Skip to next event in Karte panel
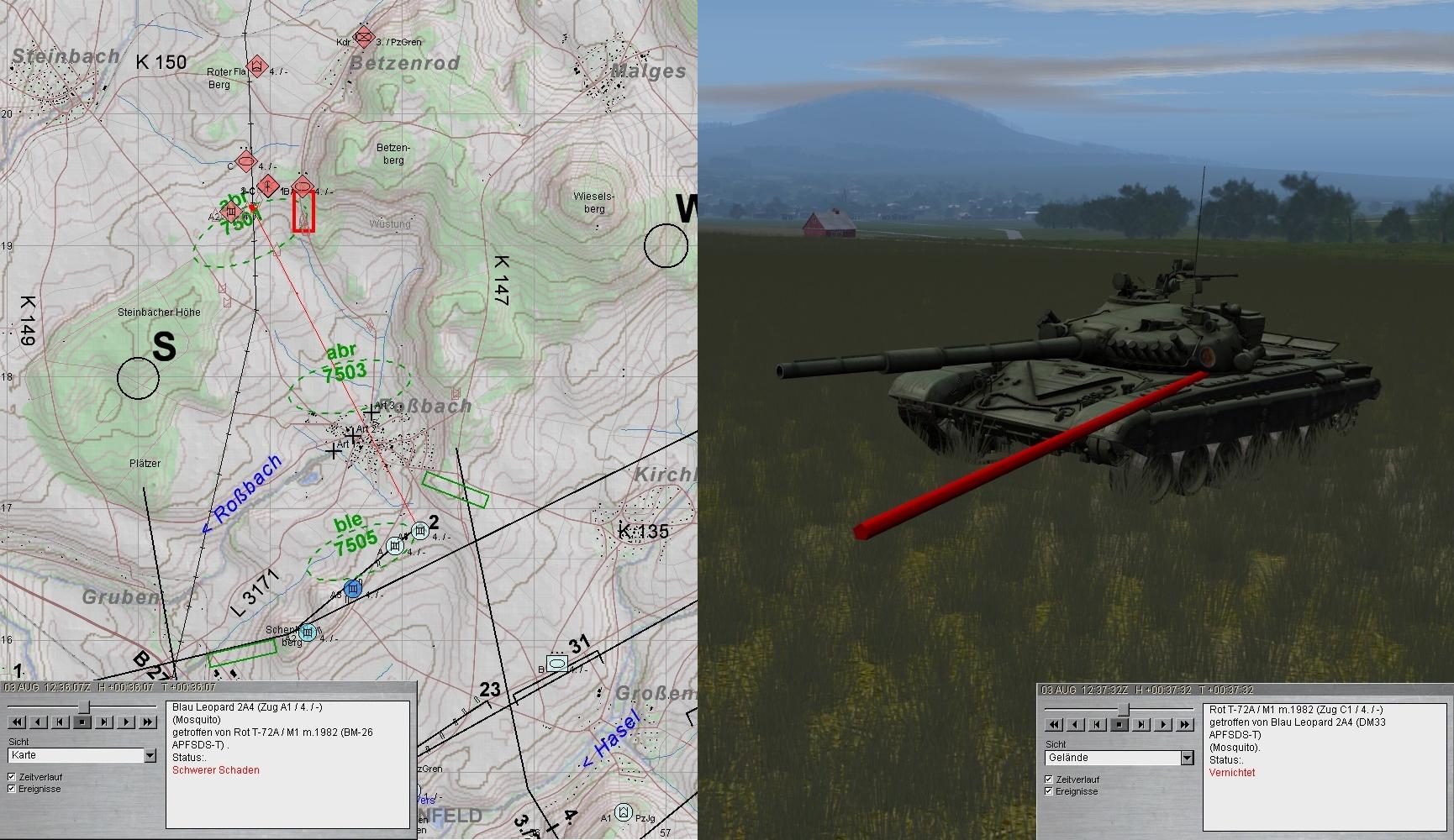Image resolution: width=1454 pixels, height=840 pixels. click(104, 722)
